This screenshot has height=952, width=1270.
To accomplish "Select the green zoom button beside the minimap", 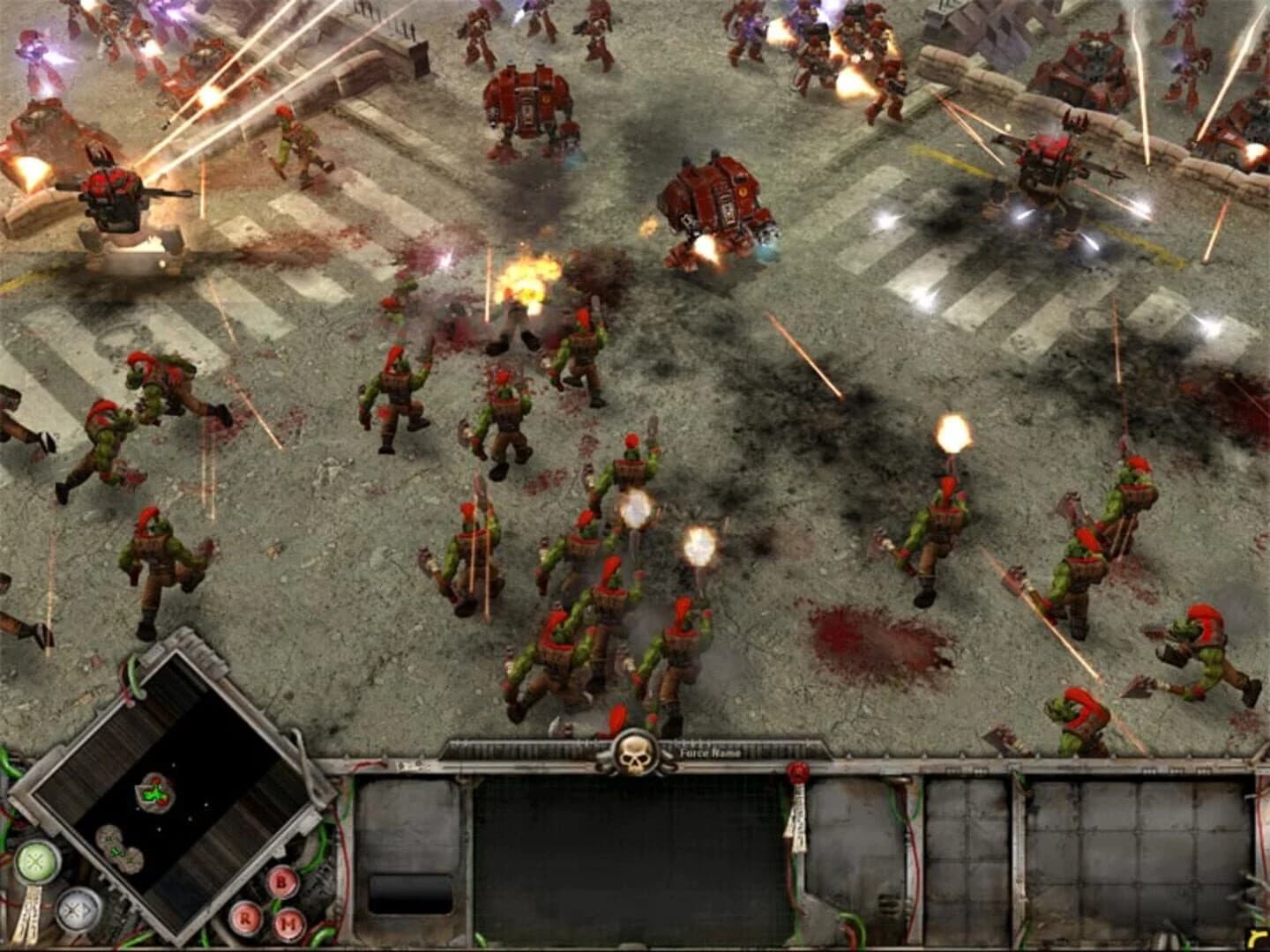I will tap(36, 863).
